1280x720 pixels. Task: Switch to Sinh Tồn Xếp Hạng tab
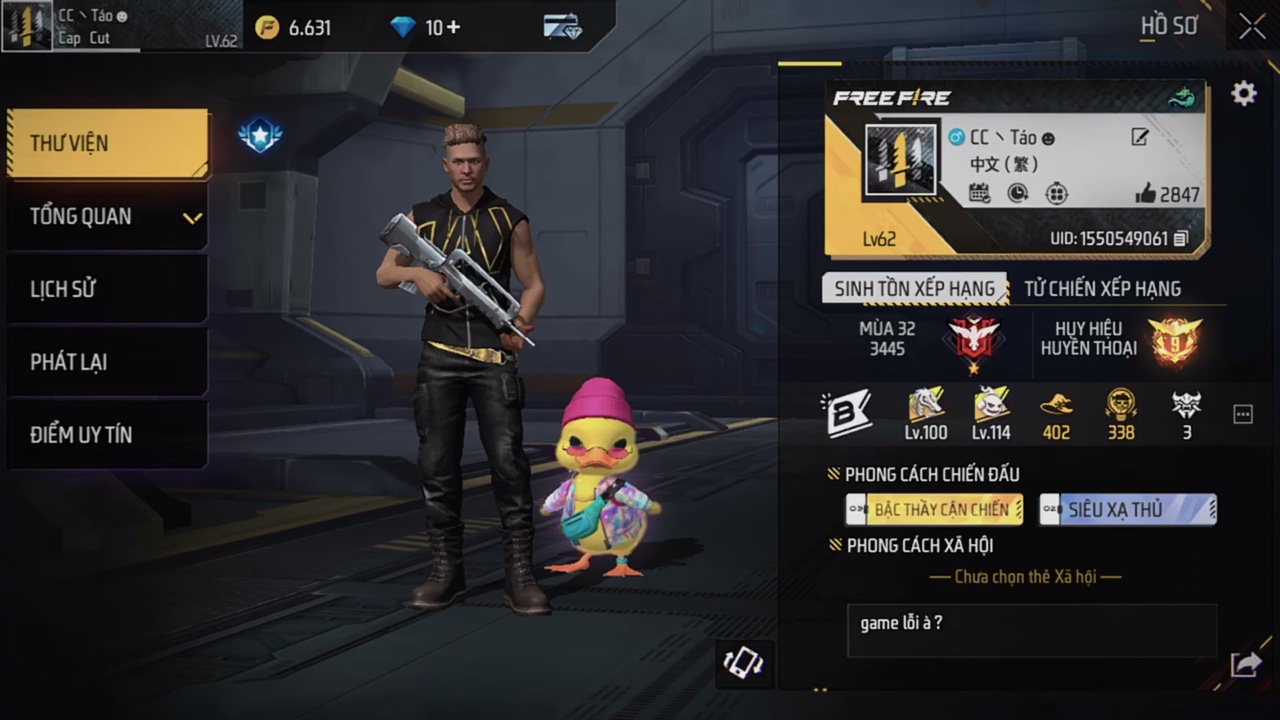point(914,289)
